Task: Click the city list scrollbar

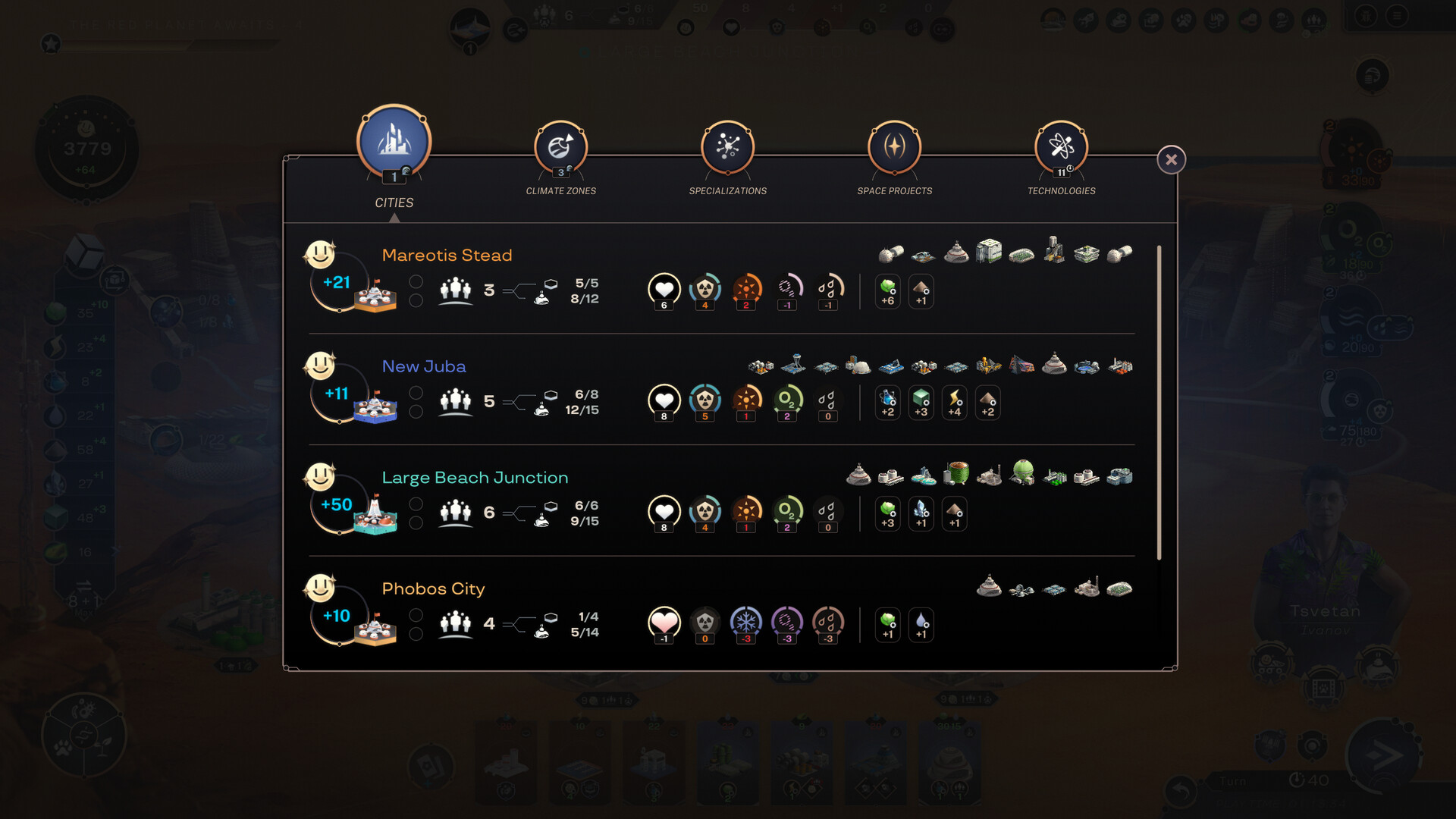Action: click(x=1159, y=402)
